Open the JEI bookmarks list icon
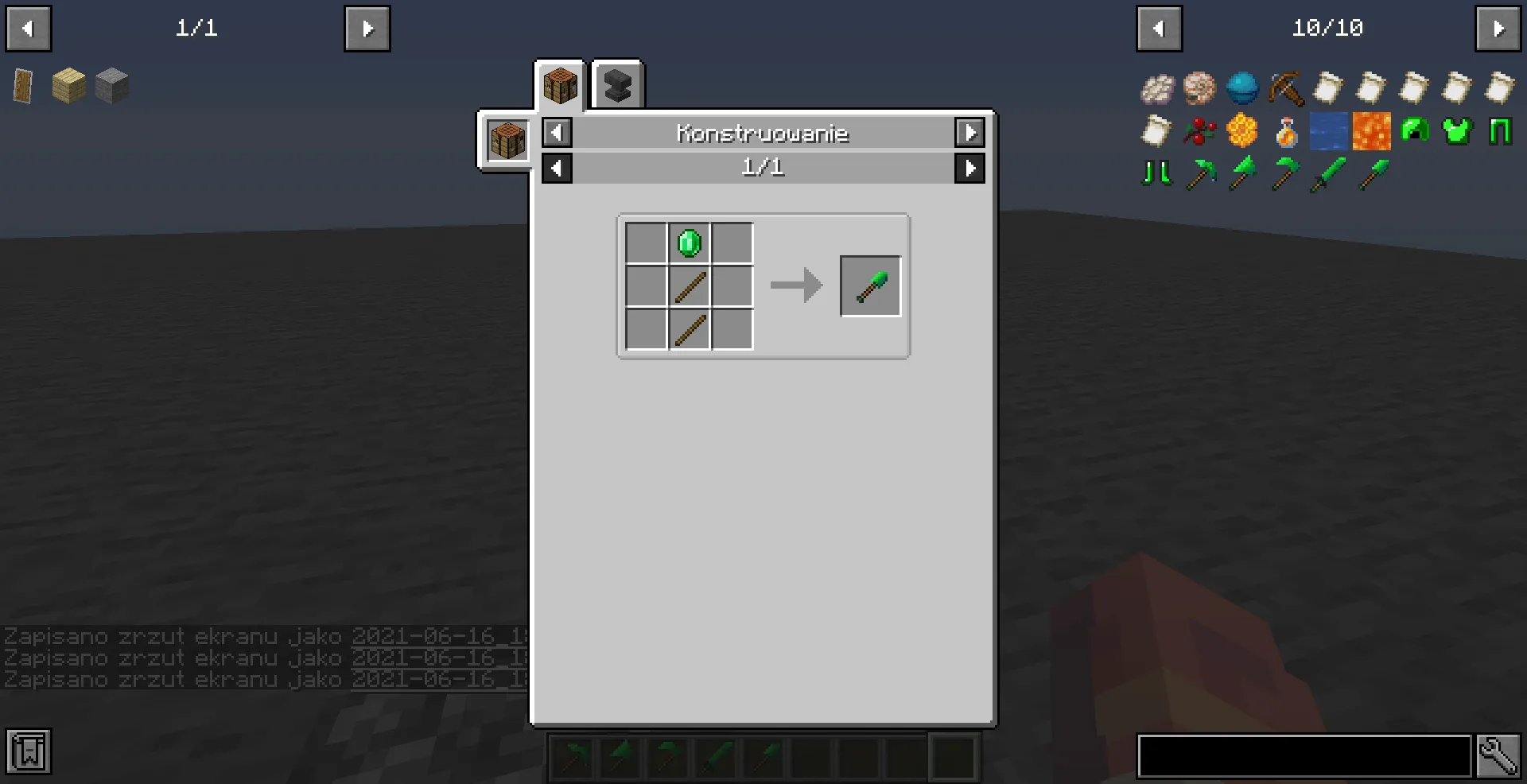 tap(29, 751)
